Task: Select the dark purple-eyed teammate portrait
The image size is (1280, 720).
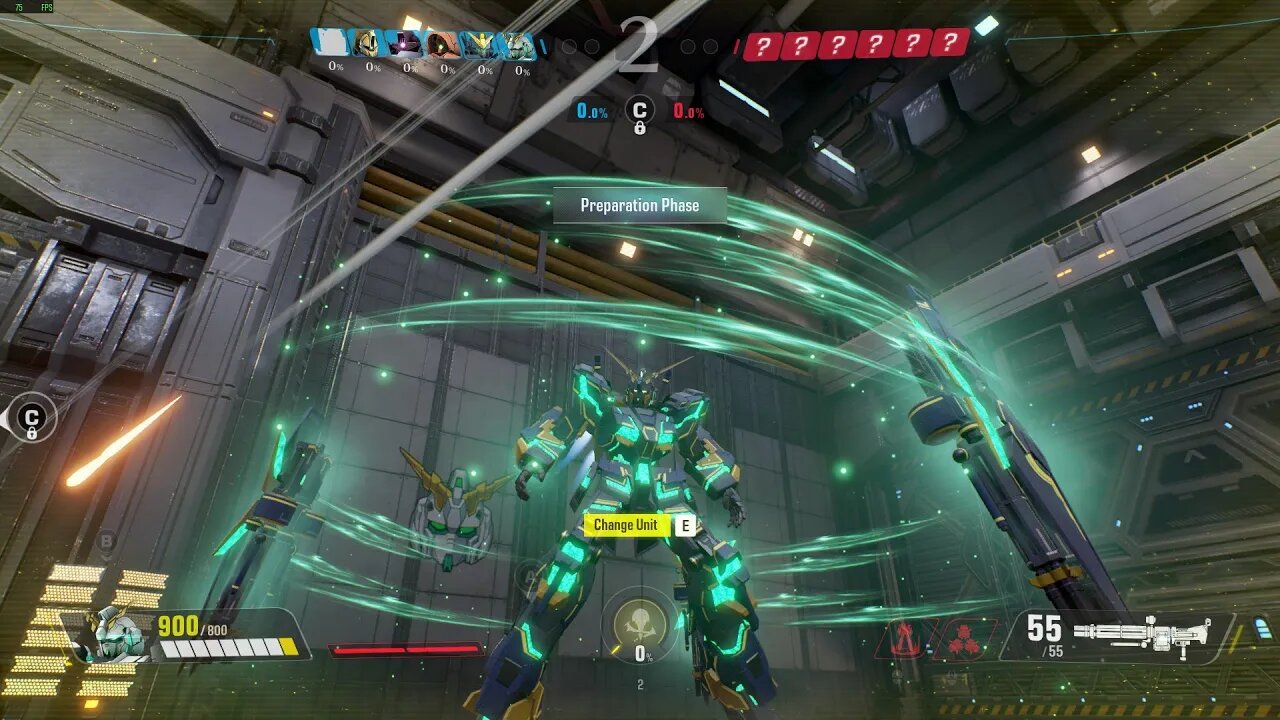Action: (407, 44)
